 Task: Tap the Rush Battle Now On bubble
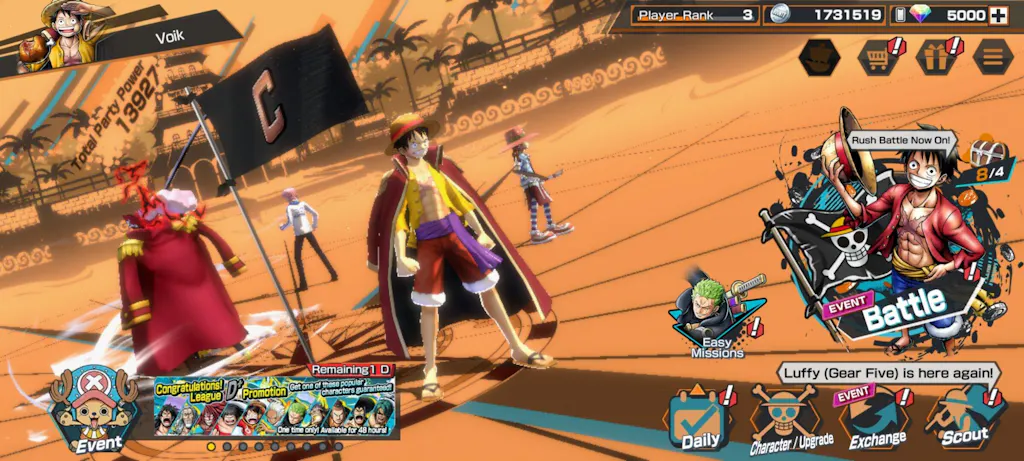pyautogui.click(x=901, y=140)
